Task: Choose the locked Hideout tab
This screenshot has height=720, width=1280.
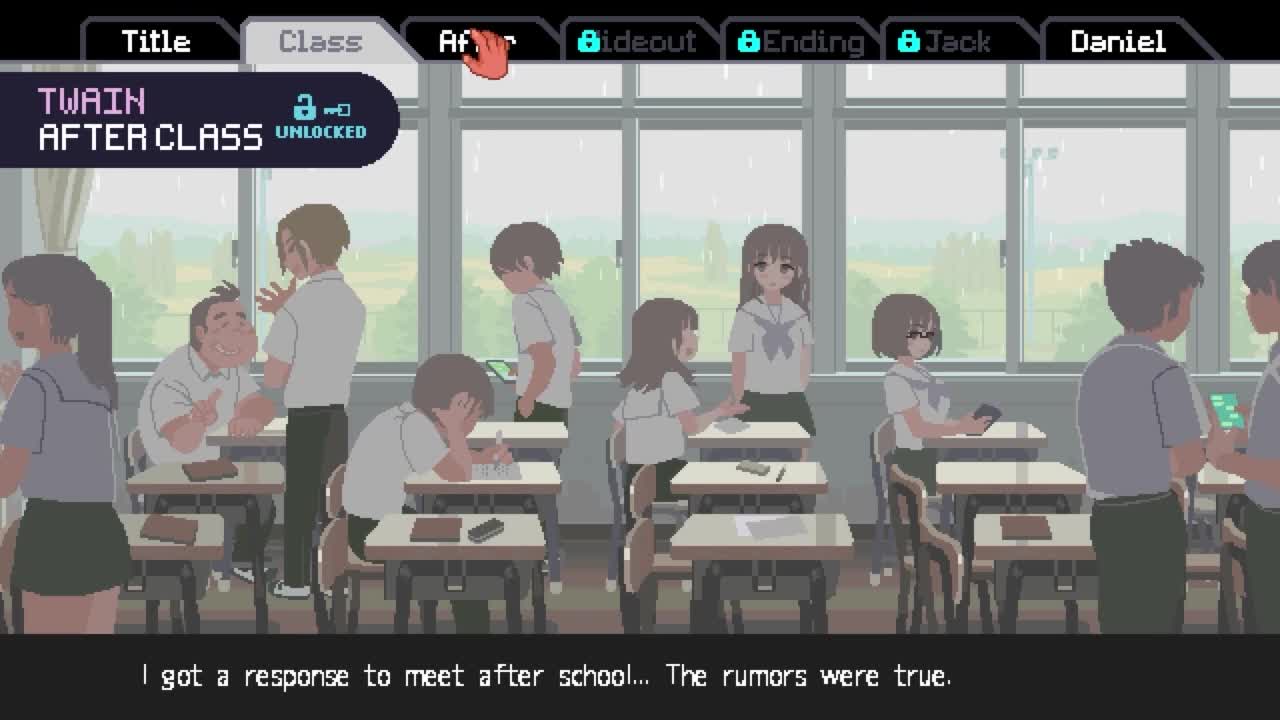Action: coord(638,42)
